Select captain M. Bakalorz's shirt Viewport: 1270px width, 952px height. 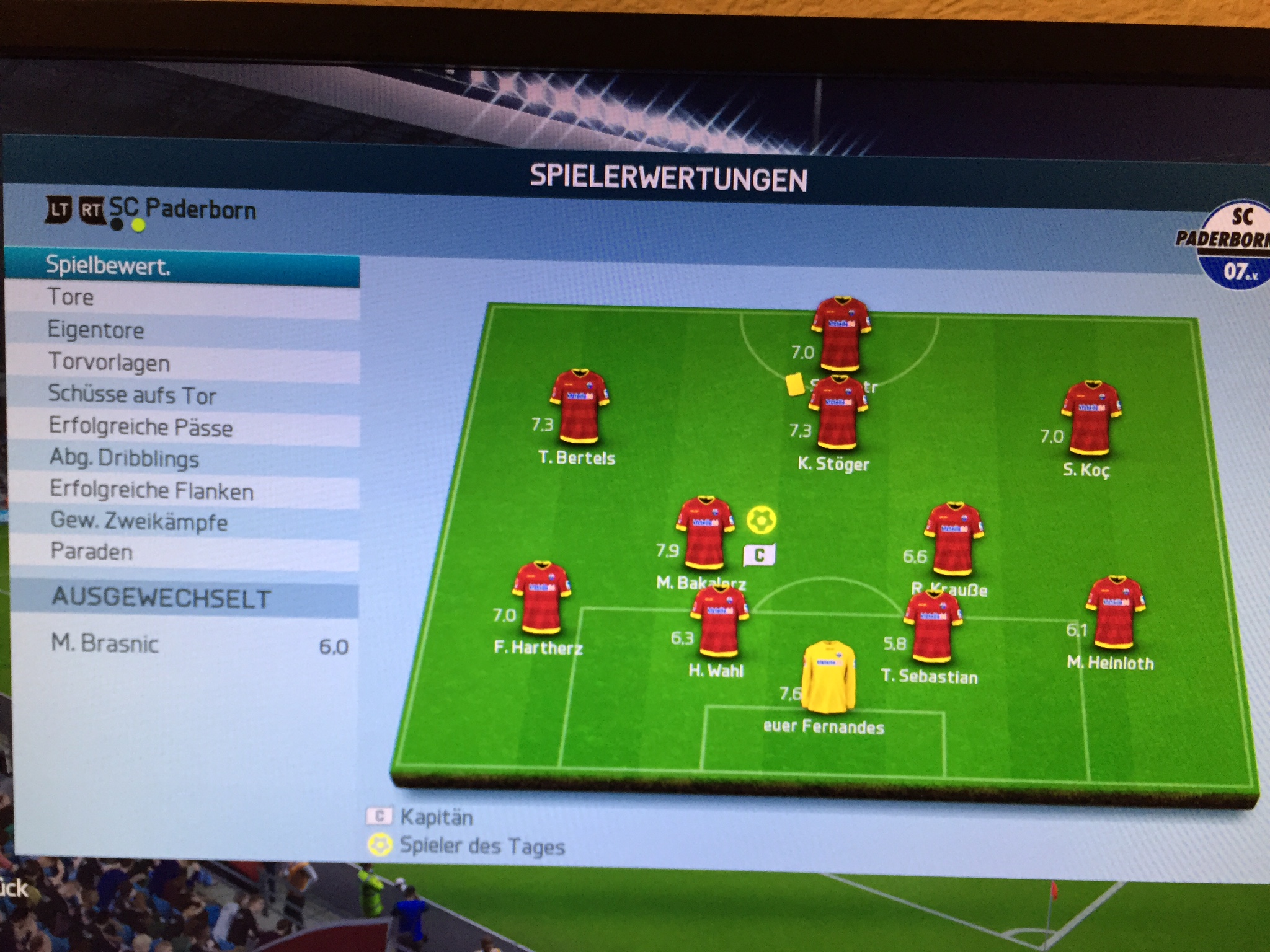704,533
